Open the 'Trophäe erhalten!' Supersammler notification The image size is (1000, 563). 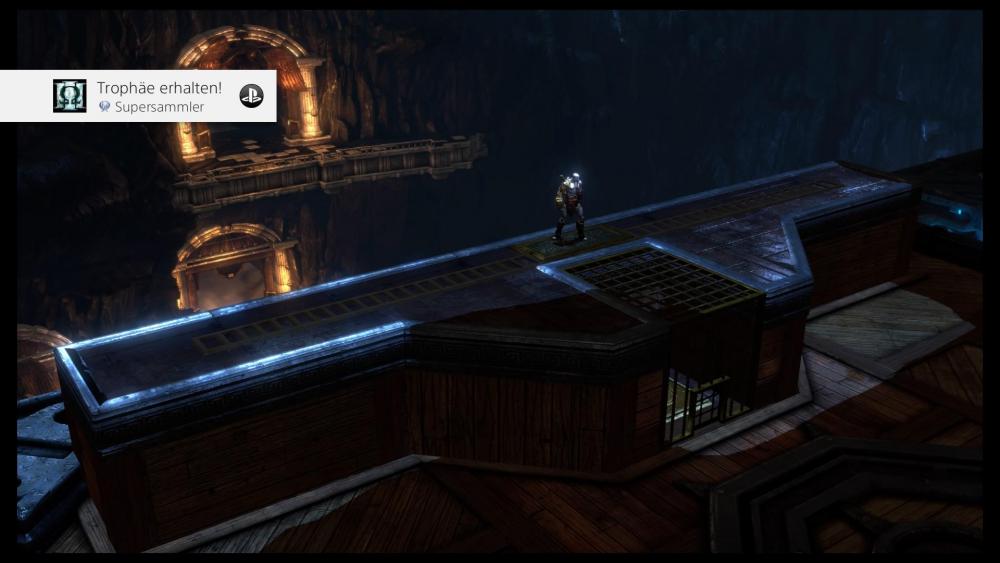160,96
